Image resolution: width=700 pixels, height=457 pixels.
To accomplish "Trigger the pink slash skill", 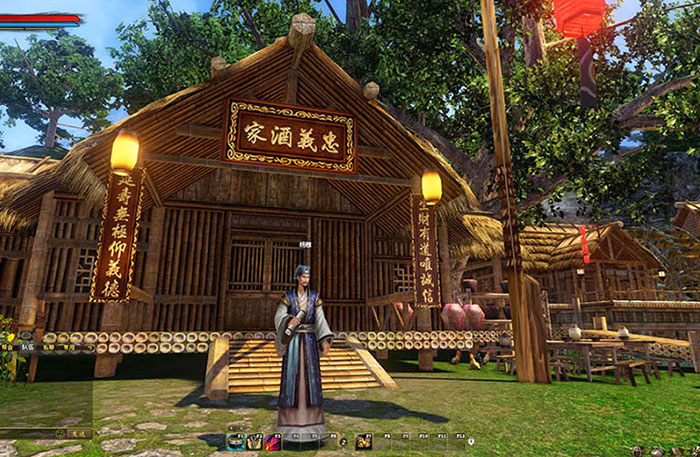I will pos(273,441).
